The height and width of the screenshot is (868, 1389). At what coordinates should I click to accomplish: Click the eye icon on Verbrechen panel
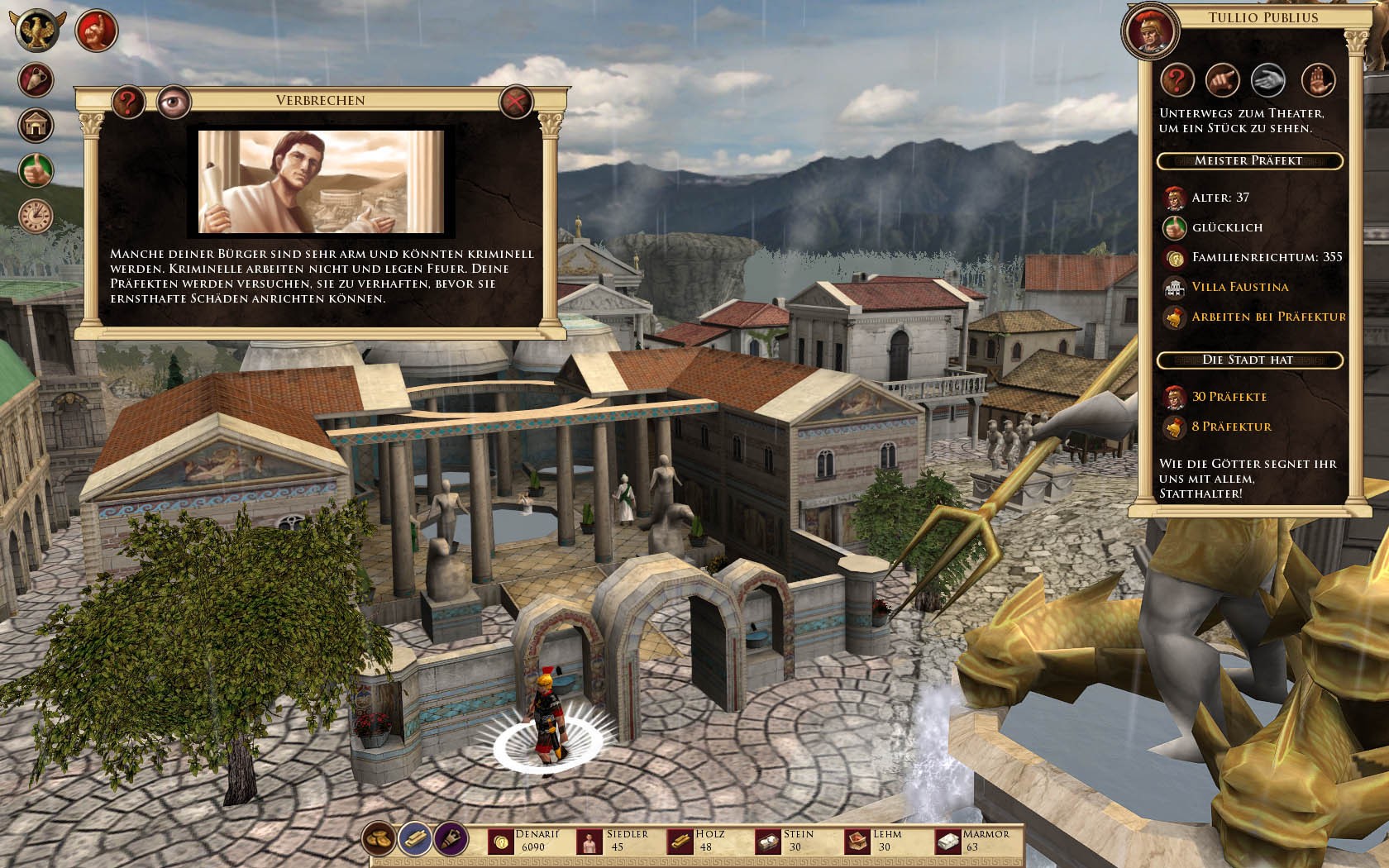174,103
